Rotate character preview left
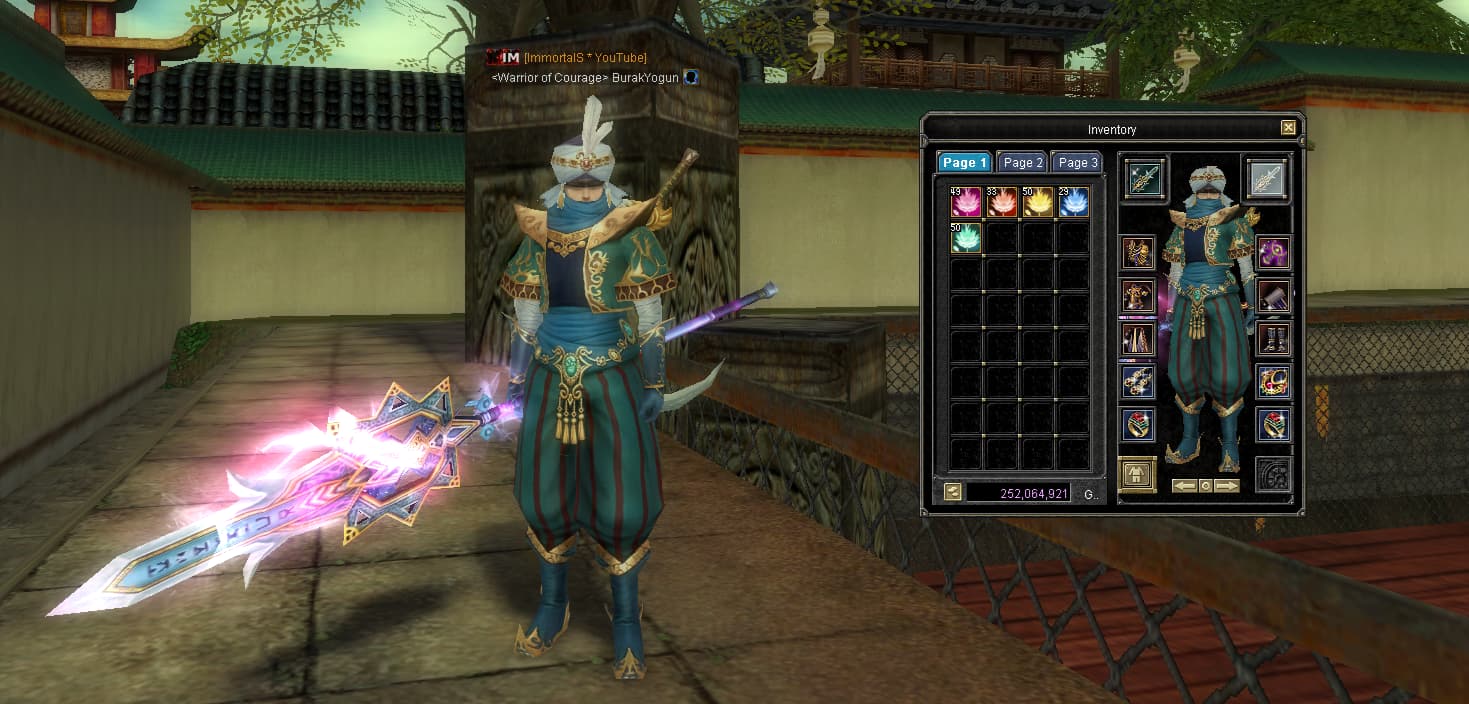Screen dimensions: 1469x704 pyautogui.click(x=1185, y=486)
